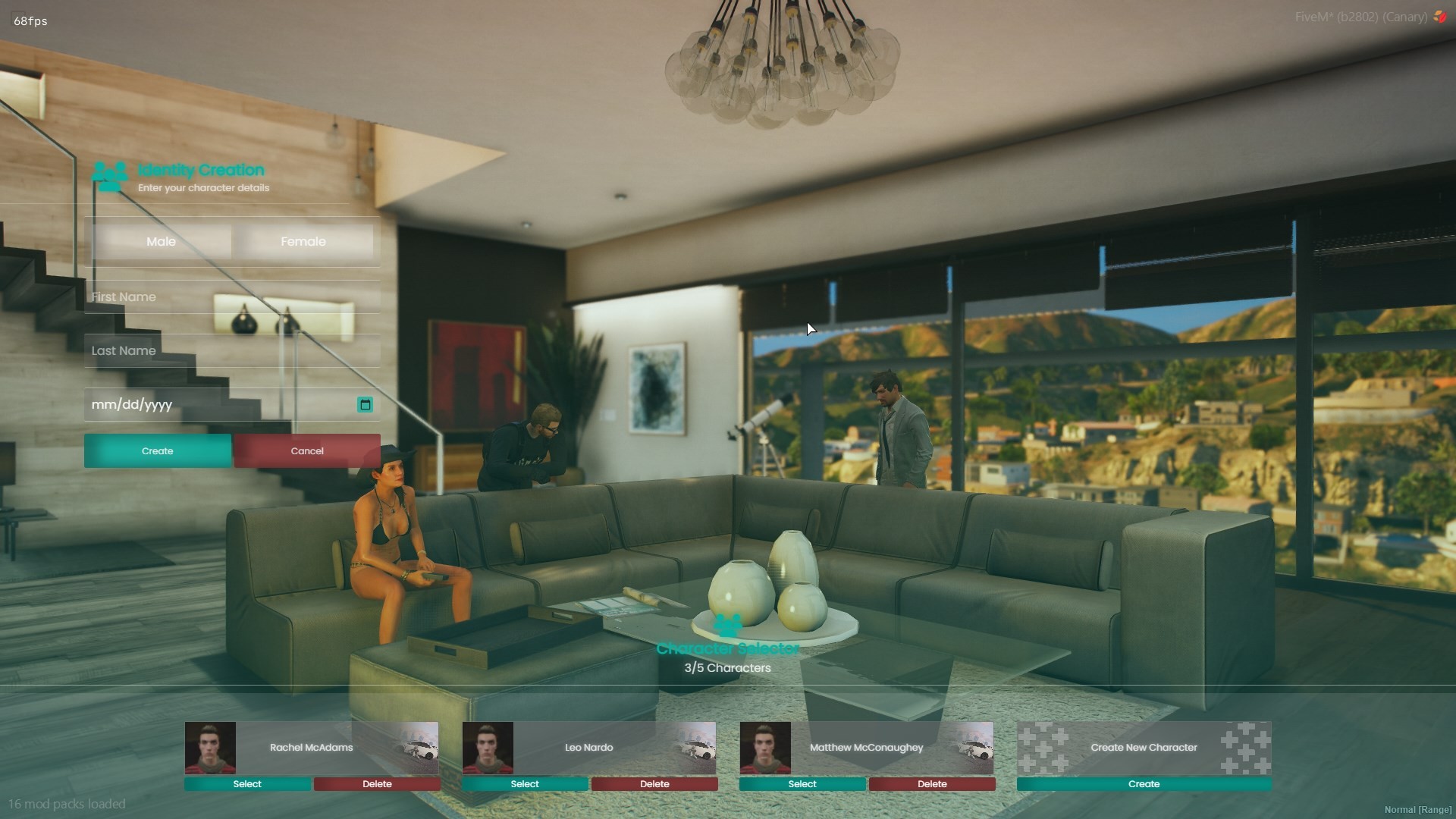Image resolution: width=1456 pixels, height=819 pixels.
Task: Confirm identity with the teal Create button
Action: tap(158, 451)
